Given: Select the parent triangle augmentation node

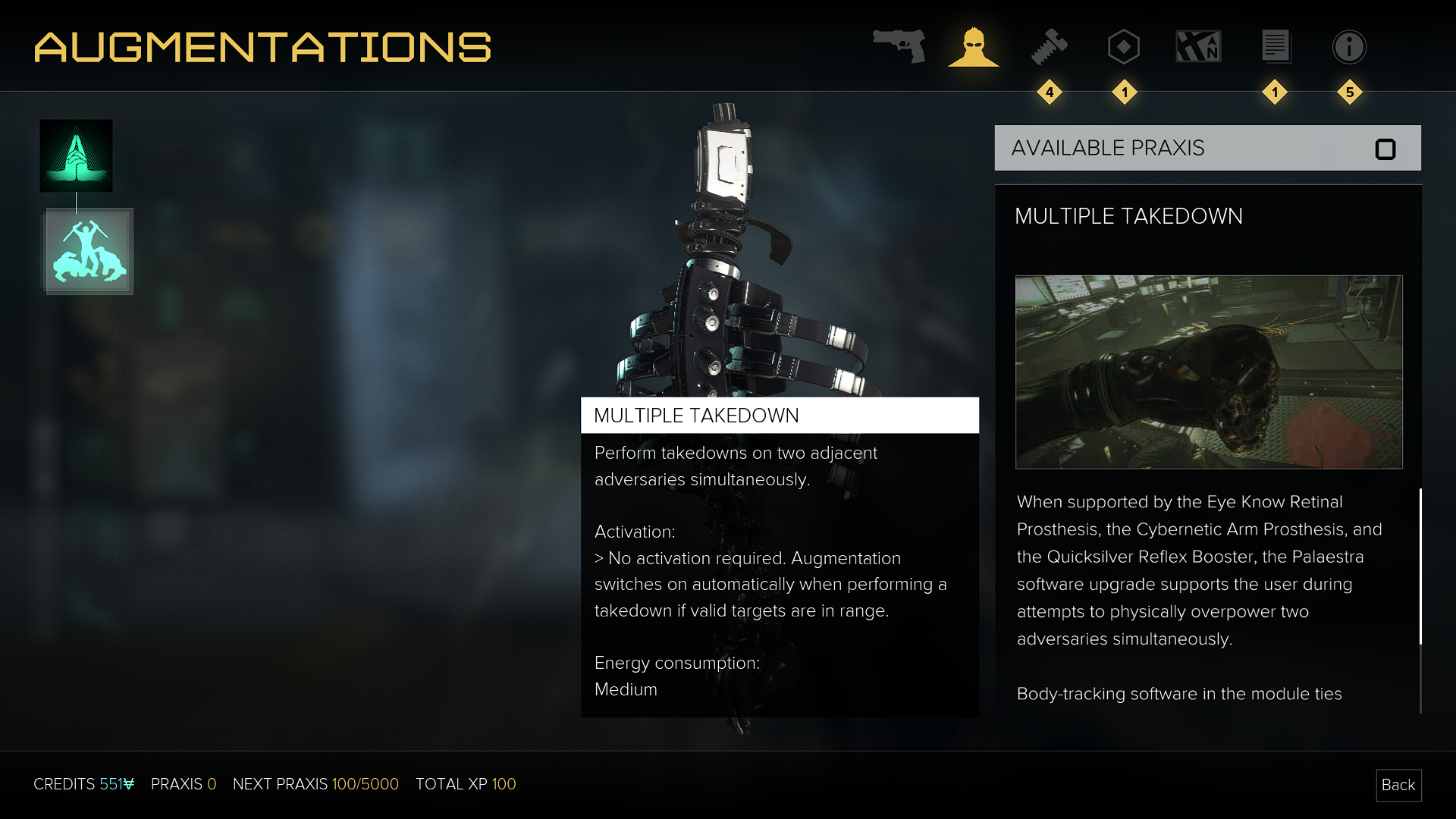Looking at the screenshot, I should tap(76, 155).
